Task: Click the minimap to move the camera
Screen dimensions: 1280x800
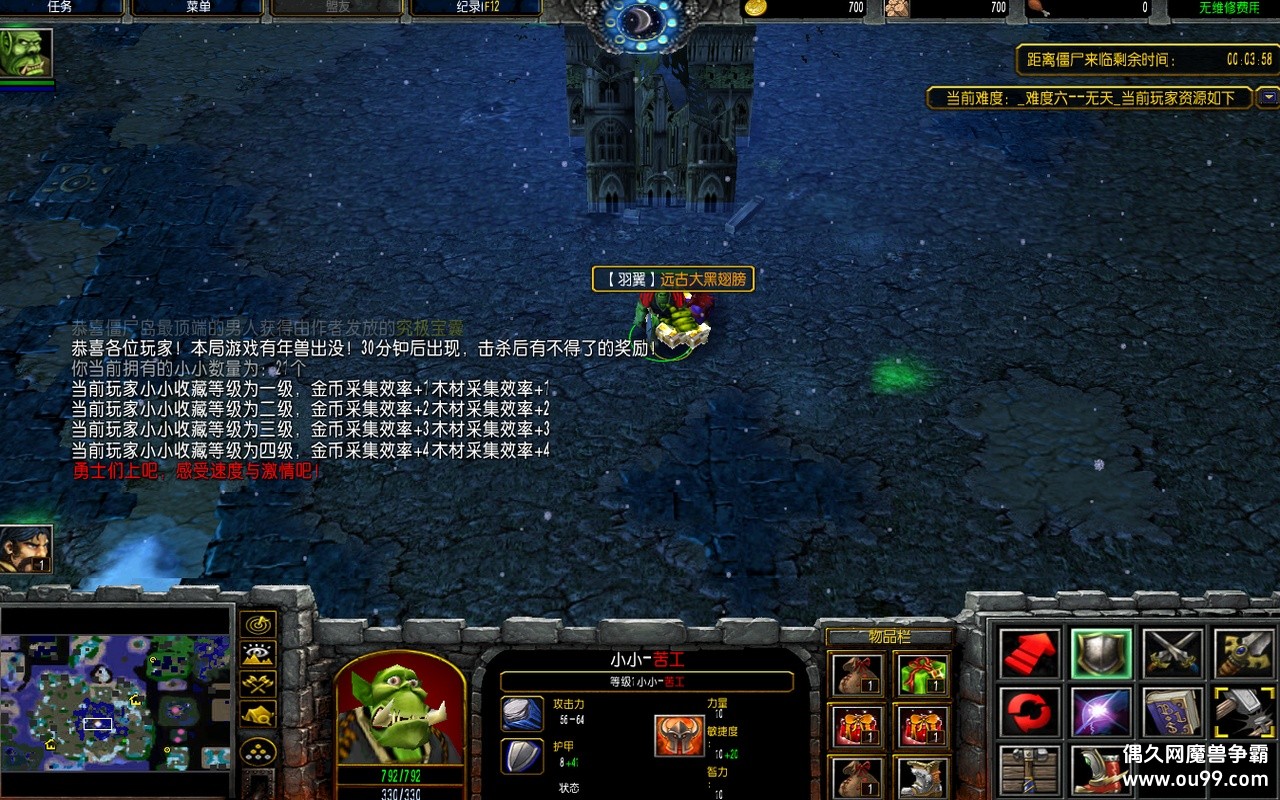Action: pos(116,702)
